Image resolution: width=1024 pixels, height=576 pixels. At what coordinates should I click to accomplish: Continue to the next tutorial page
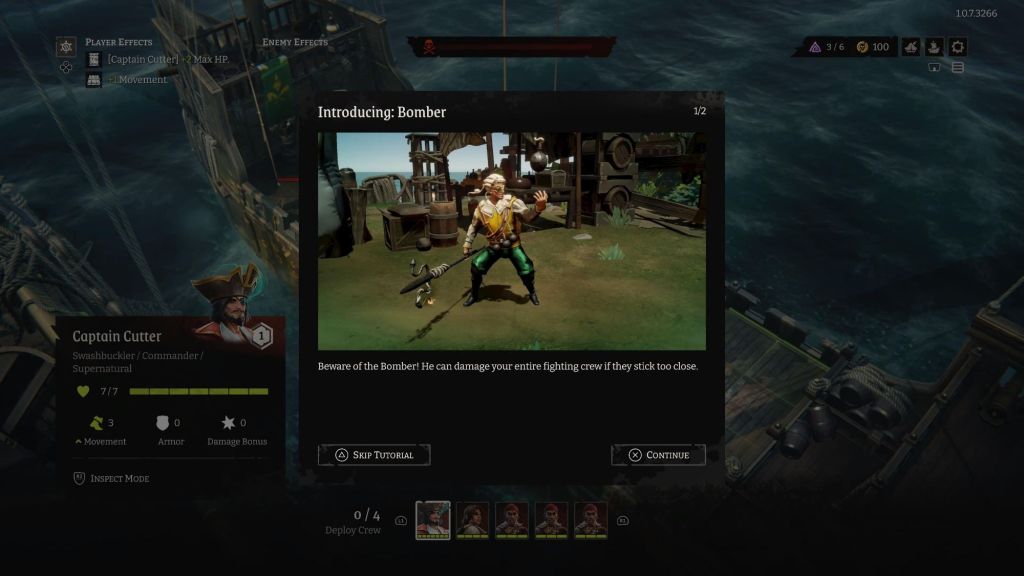658,455
